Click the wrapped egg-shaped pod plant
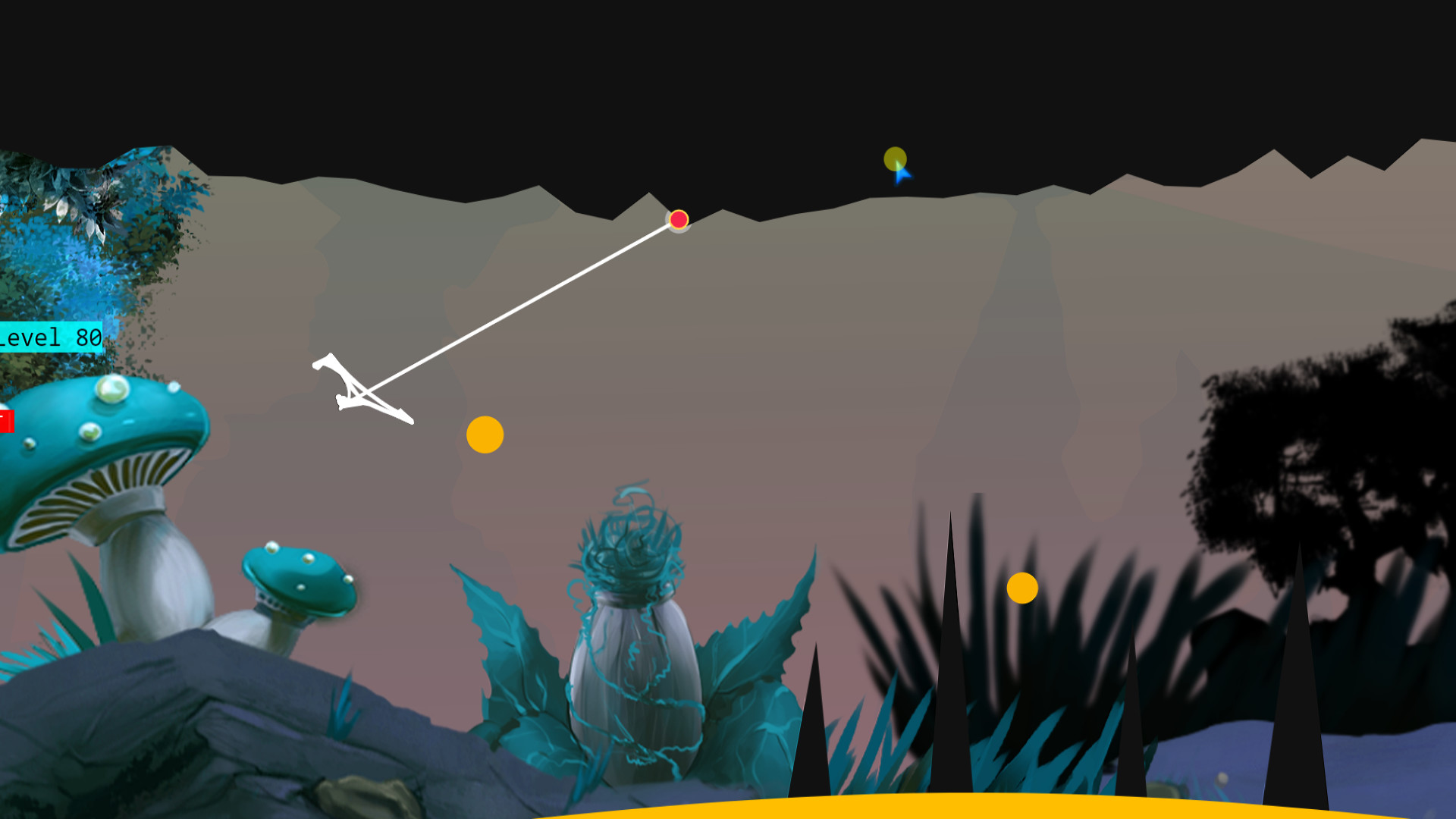 click(637, 682)
